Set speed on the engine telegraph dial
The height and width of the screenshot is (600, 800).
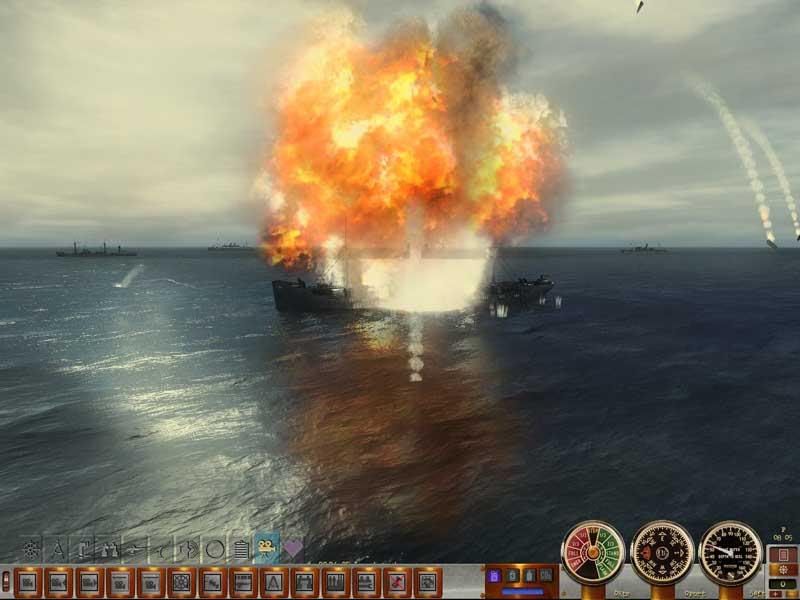pyautogui.click(x=593, y=552)
